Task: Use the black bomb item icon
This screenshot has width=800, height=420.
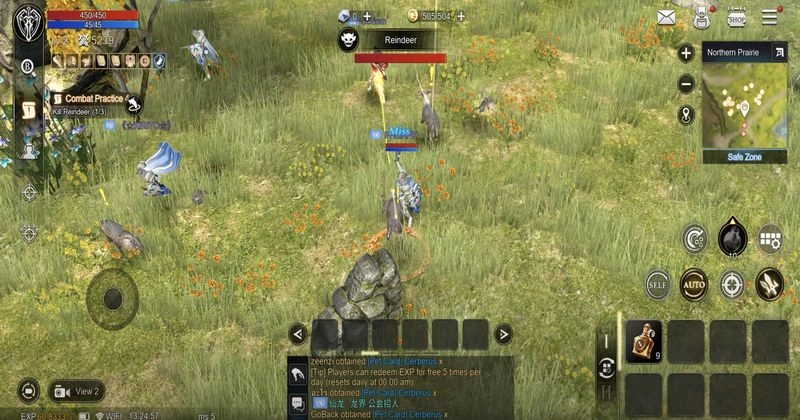Action: click(x=732, y=238)
